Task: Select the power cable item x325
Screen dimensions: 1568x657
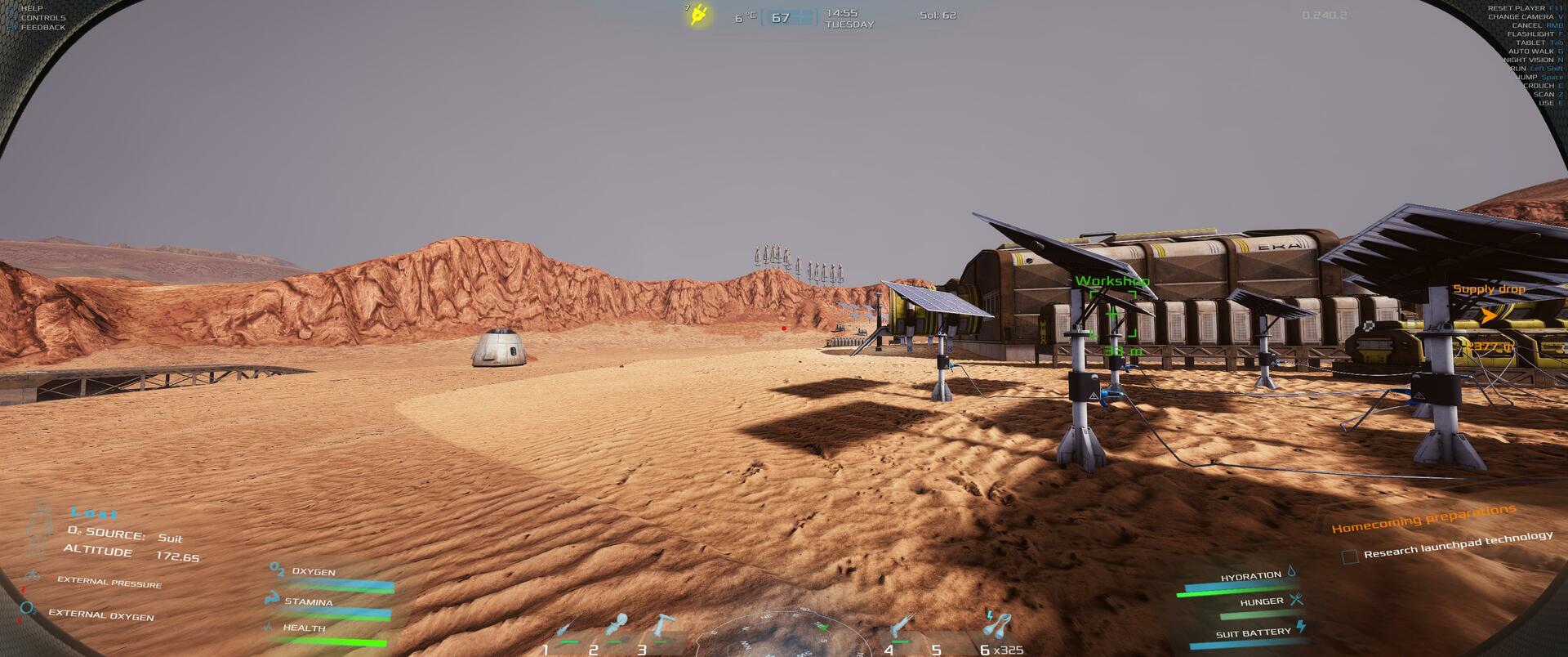Action: click(x=996, y=627)
